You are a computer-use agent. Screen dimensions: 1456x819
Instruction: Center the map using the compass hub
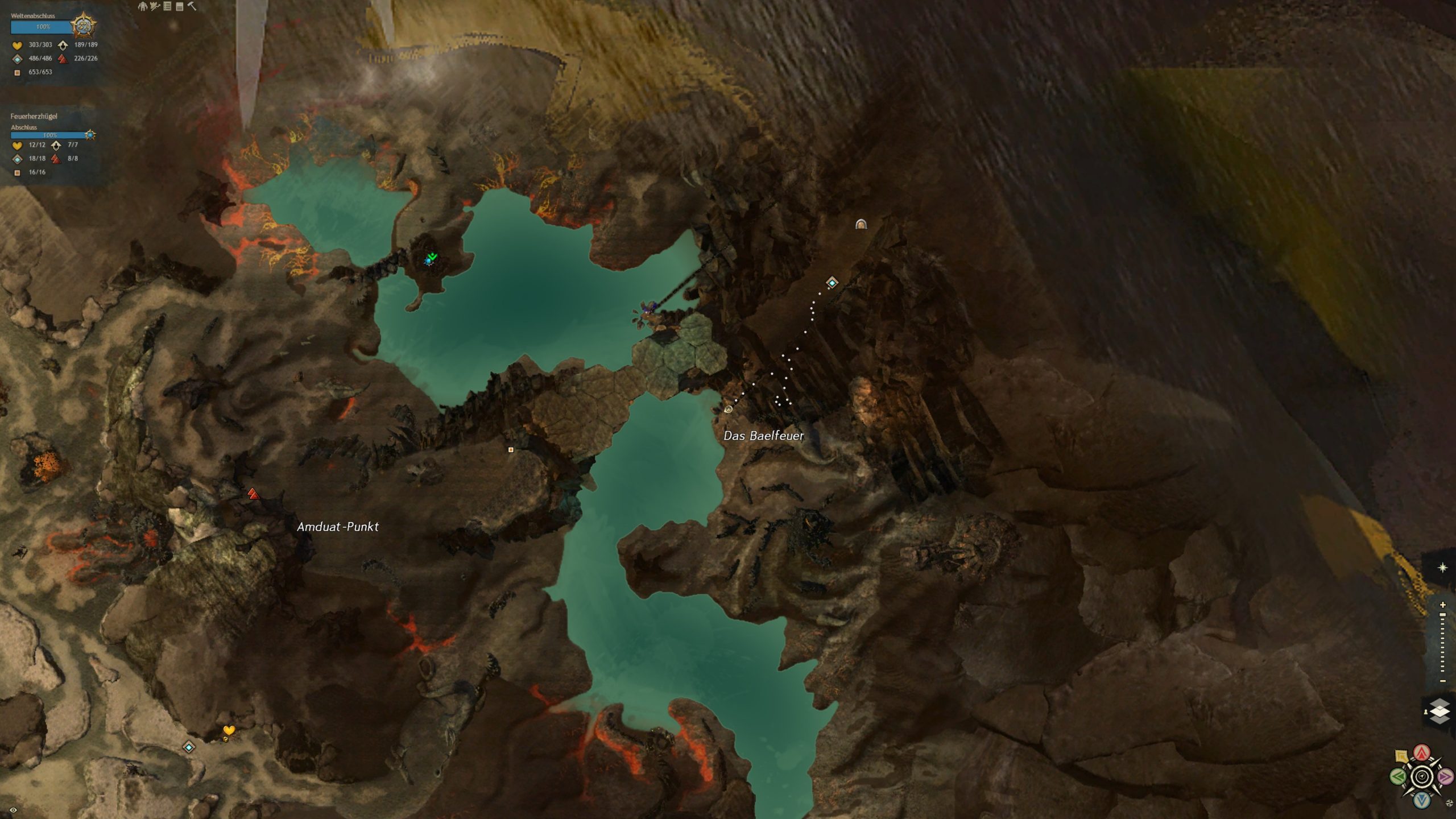pyautogui.click(x=1422, y=777)
